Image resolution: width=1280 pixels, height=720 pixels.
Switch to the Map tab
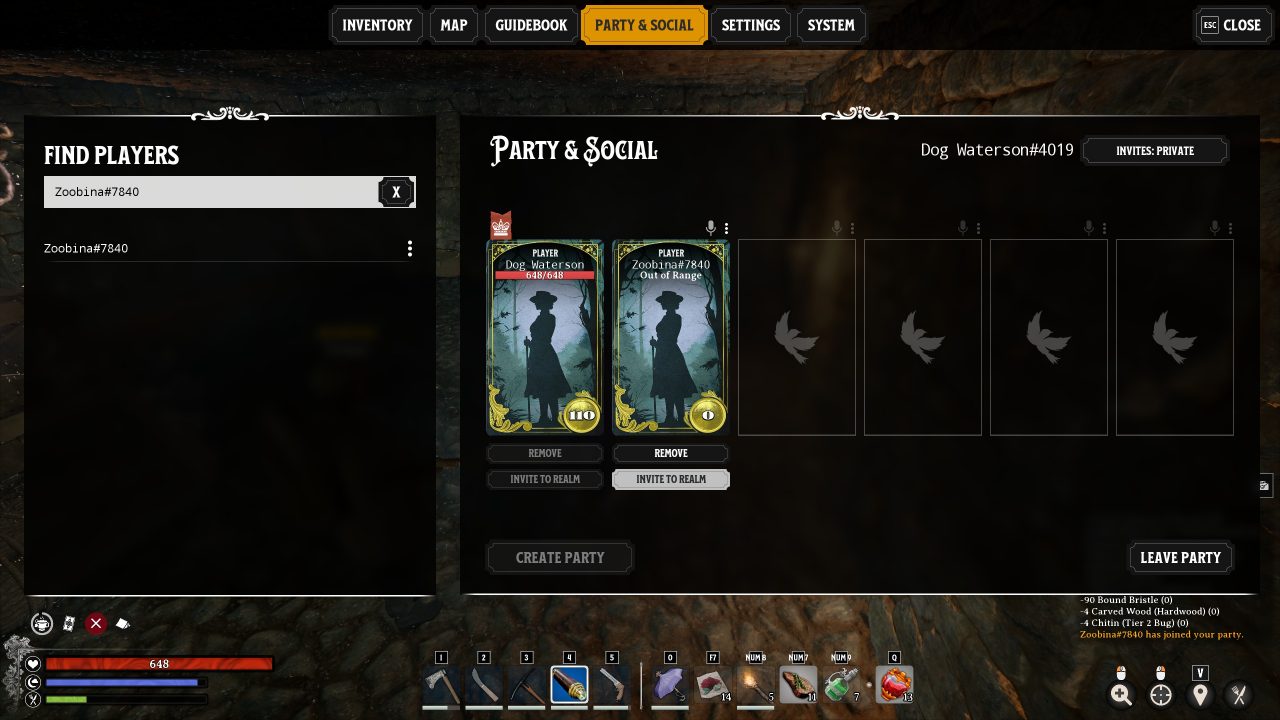point(453,25)
